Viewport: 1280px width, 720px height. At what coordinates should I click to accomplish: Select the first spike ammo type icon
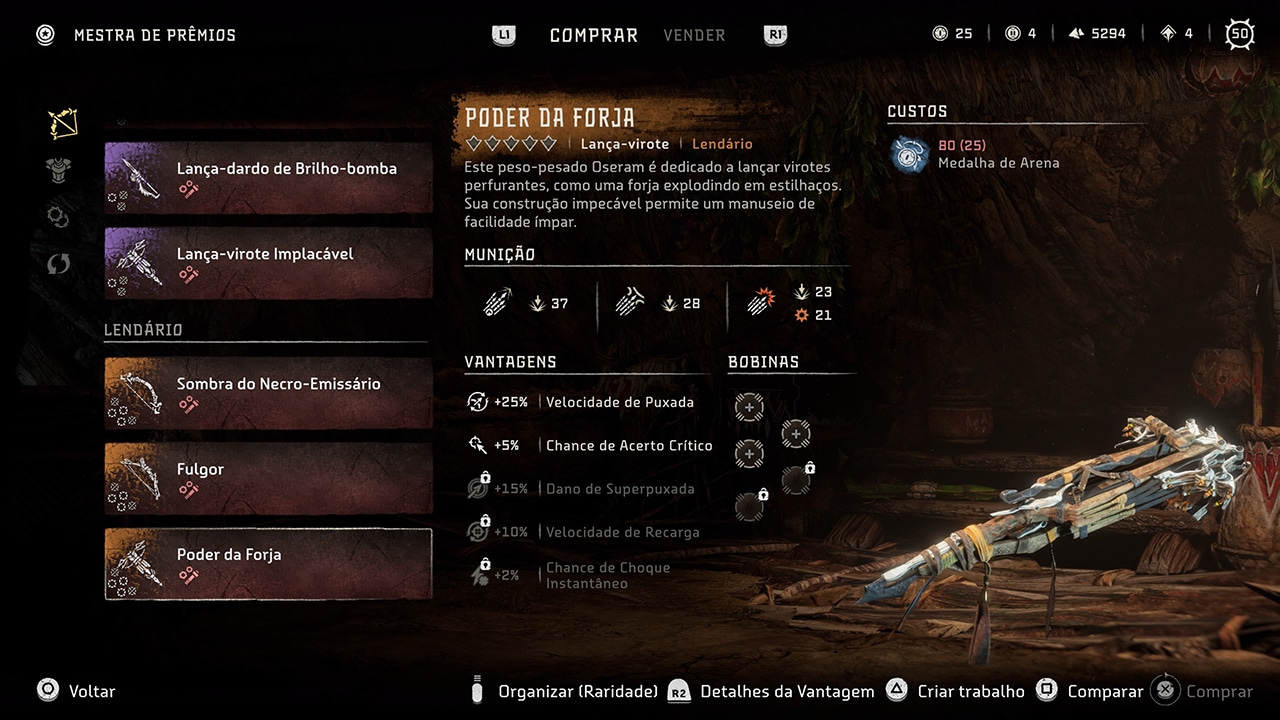pyautogui.click(x=497, y=301)
